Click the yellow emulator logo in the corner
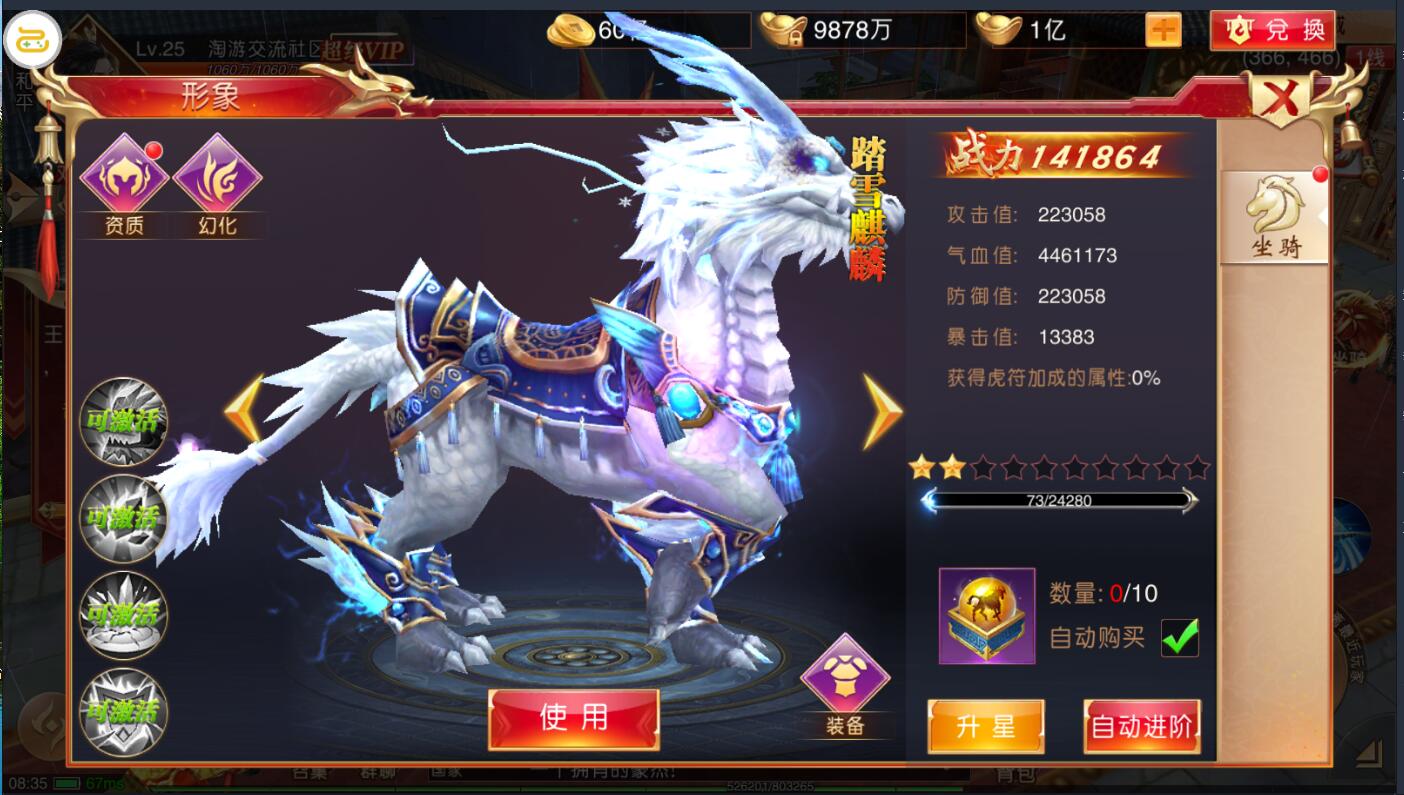 pos(33,40)
